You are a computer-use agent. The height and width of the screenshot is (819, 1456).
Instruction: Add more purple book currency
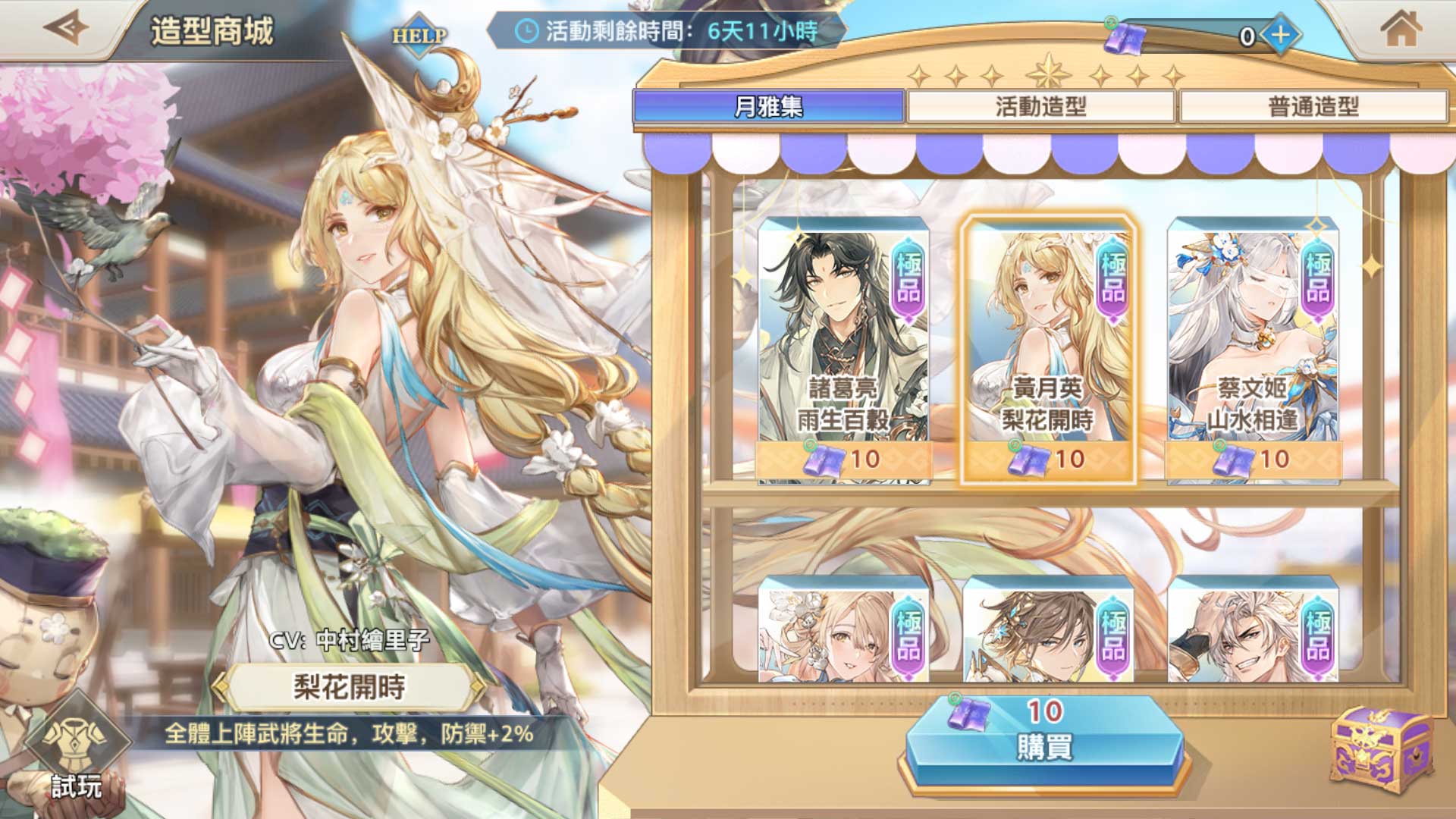click(x=1281, y=35)
